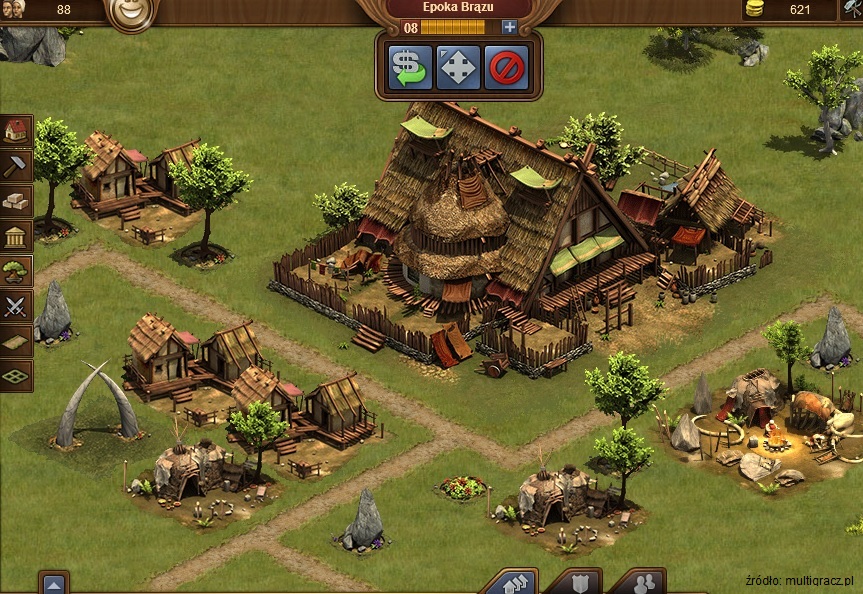This screenshot has height=594, width=863.
Task: Select the roads category
Action: pos(17,341)
